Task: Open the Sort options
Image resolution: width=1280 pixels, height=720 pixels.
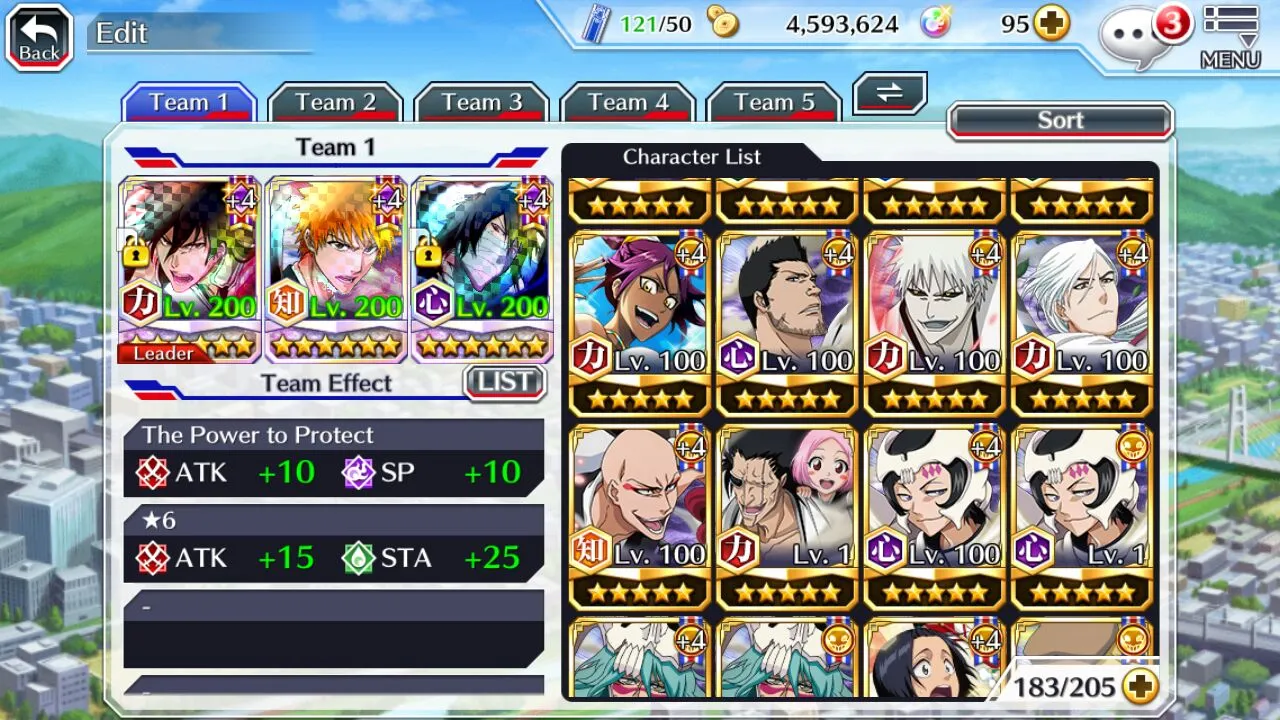Action: pyautogui.click(x=1060, y=121)
